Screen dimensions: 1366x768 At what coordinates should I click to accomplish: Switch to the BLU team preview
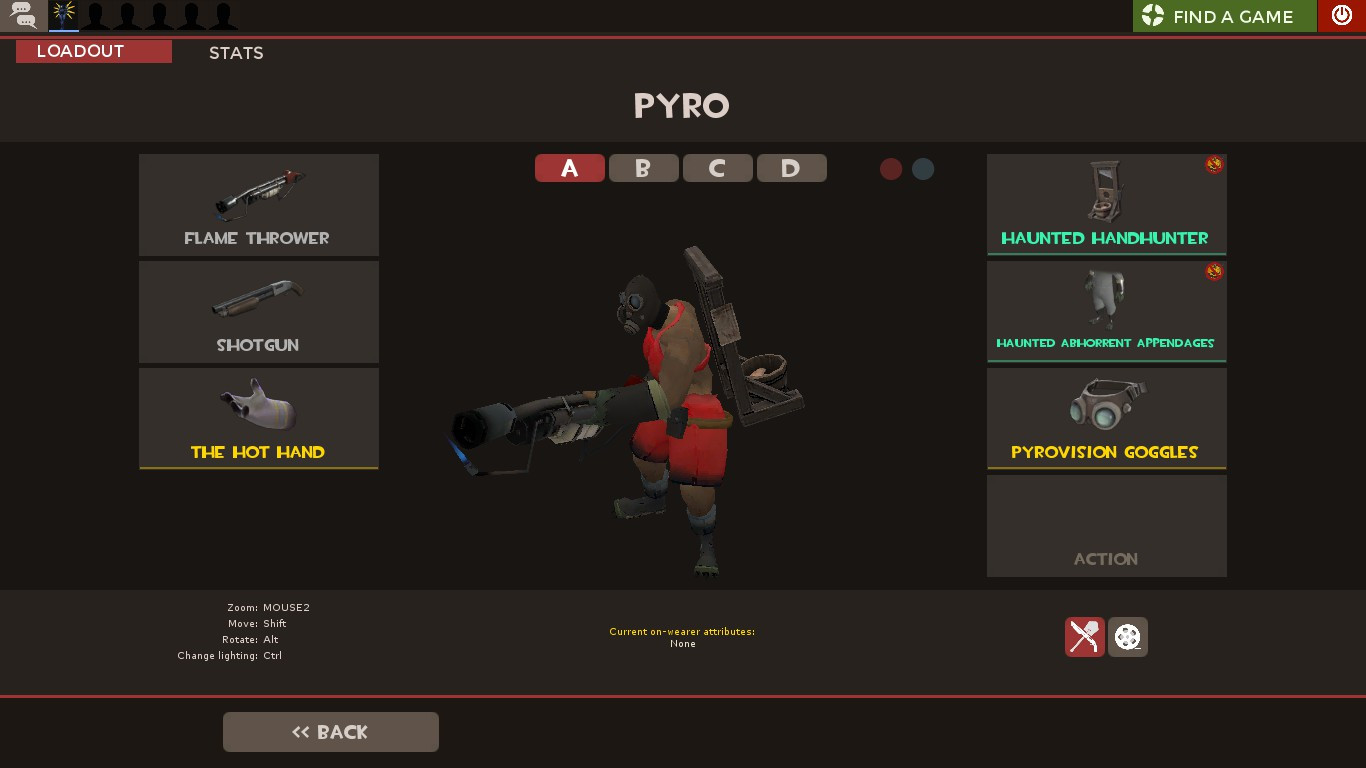coord(922,169)
